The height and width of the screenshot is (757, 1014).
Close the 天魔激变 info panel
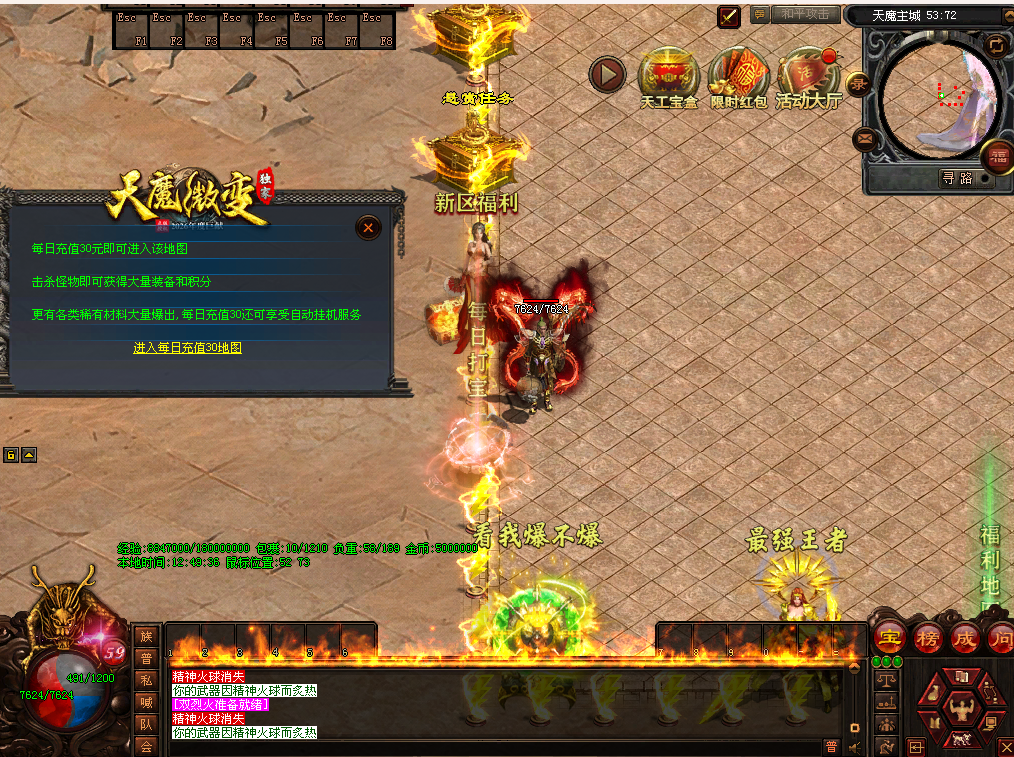[x=368, y=228]
